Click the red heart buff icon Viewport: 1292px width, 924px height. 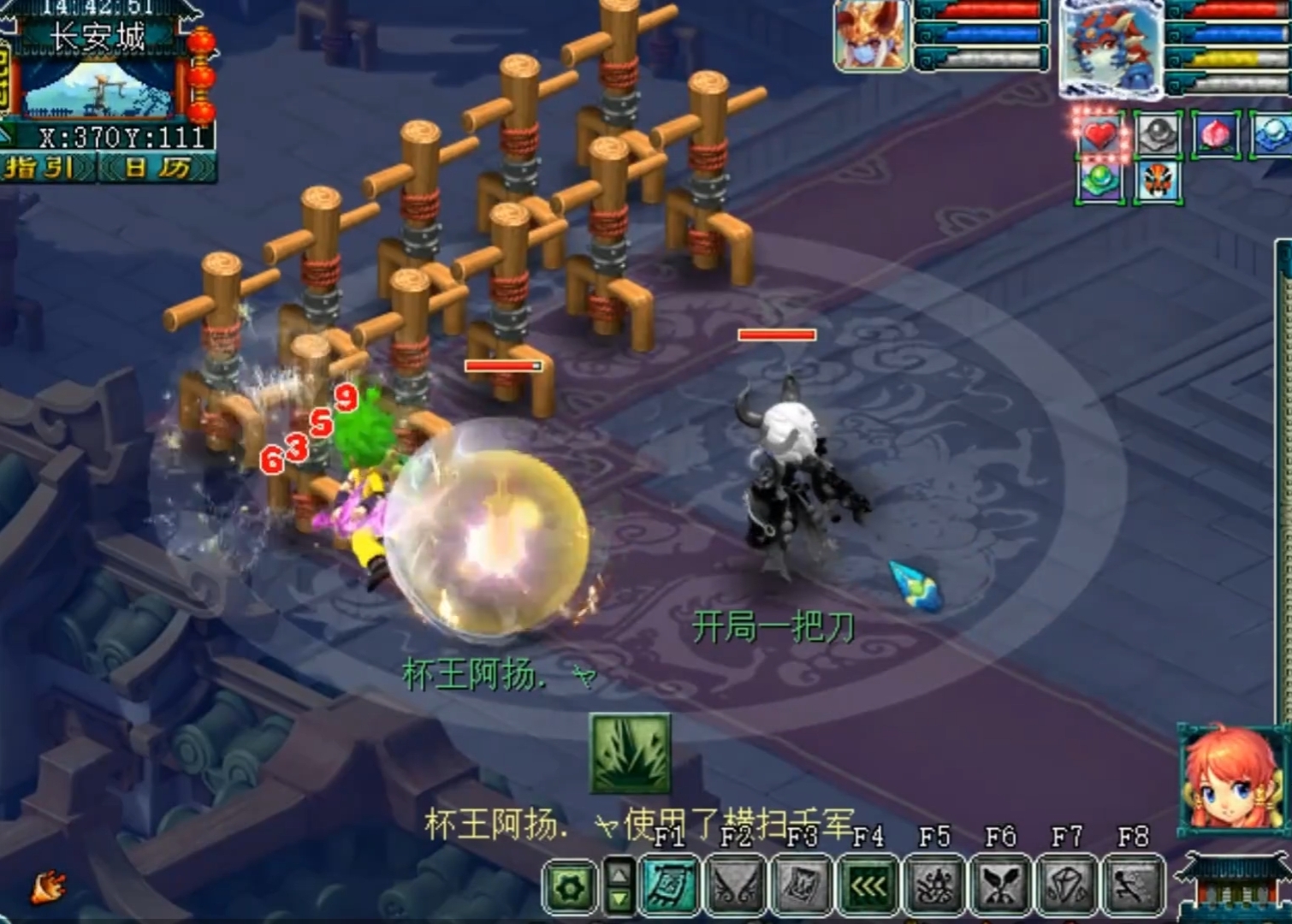point(1099,135)
